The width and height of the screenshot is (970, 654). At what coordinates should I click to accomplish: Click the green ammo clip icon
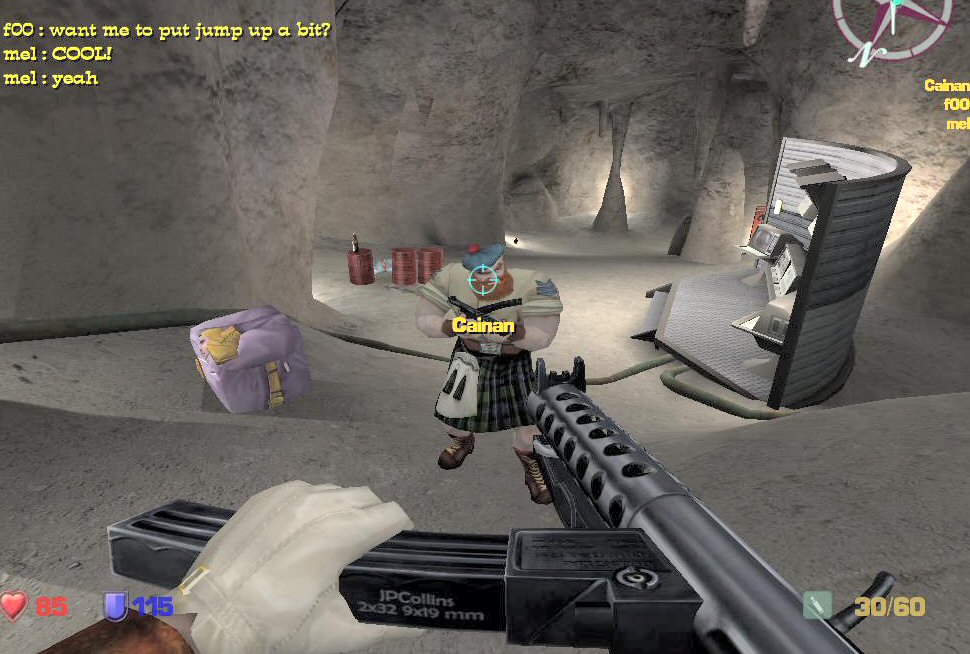[x=817, y=605]
